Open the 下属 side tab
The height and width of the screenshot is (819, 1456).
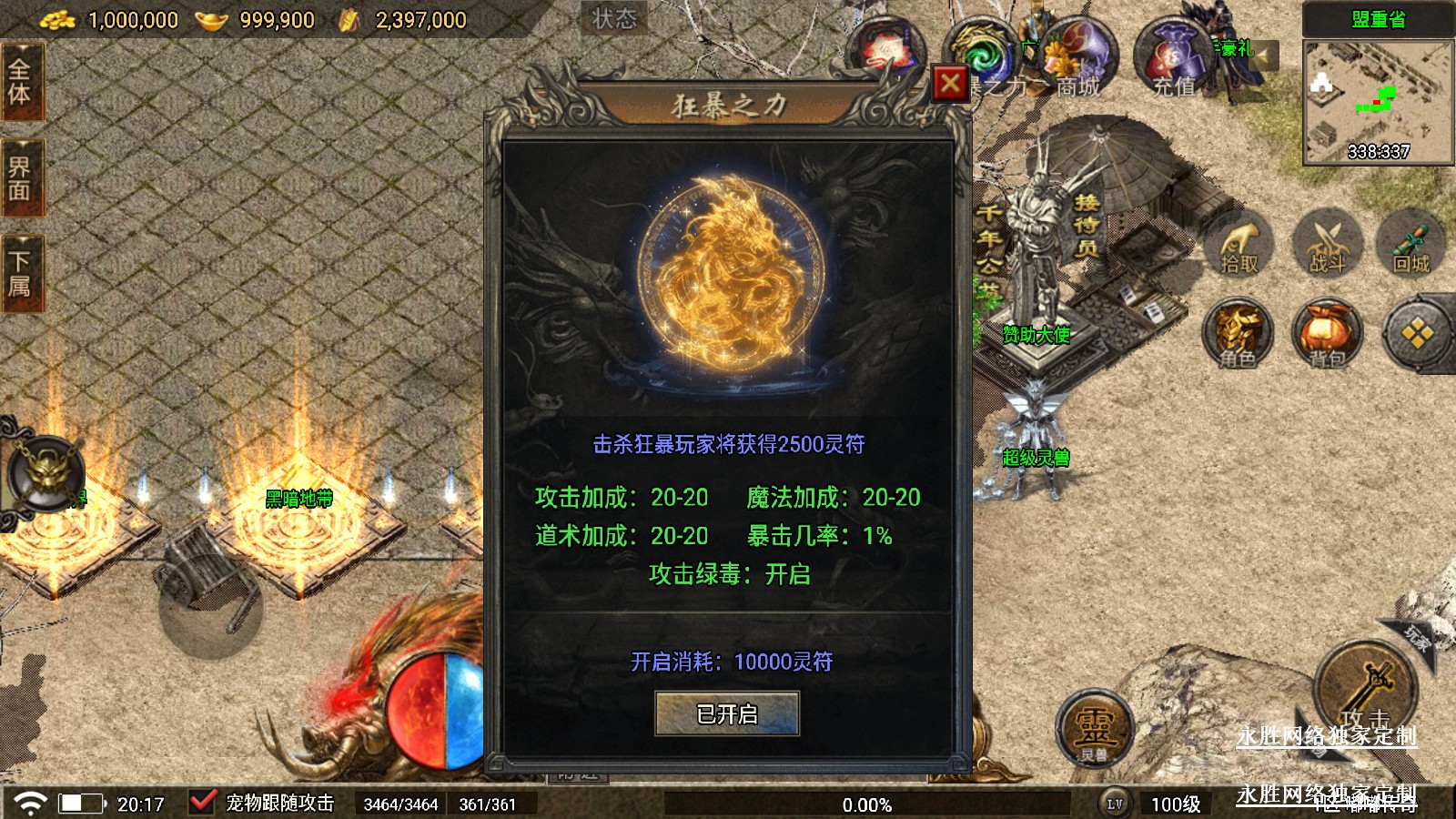click(x=20, y=273)
